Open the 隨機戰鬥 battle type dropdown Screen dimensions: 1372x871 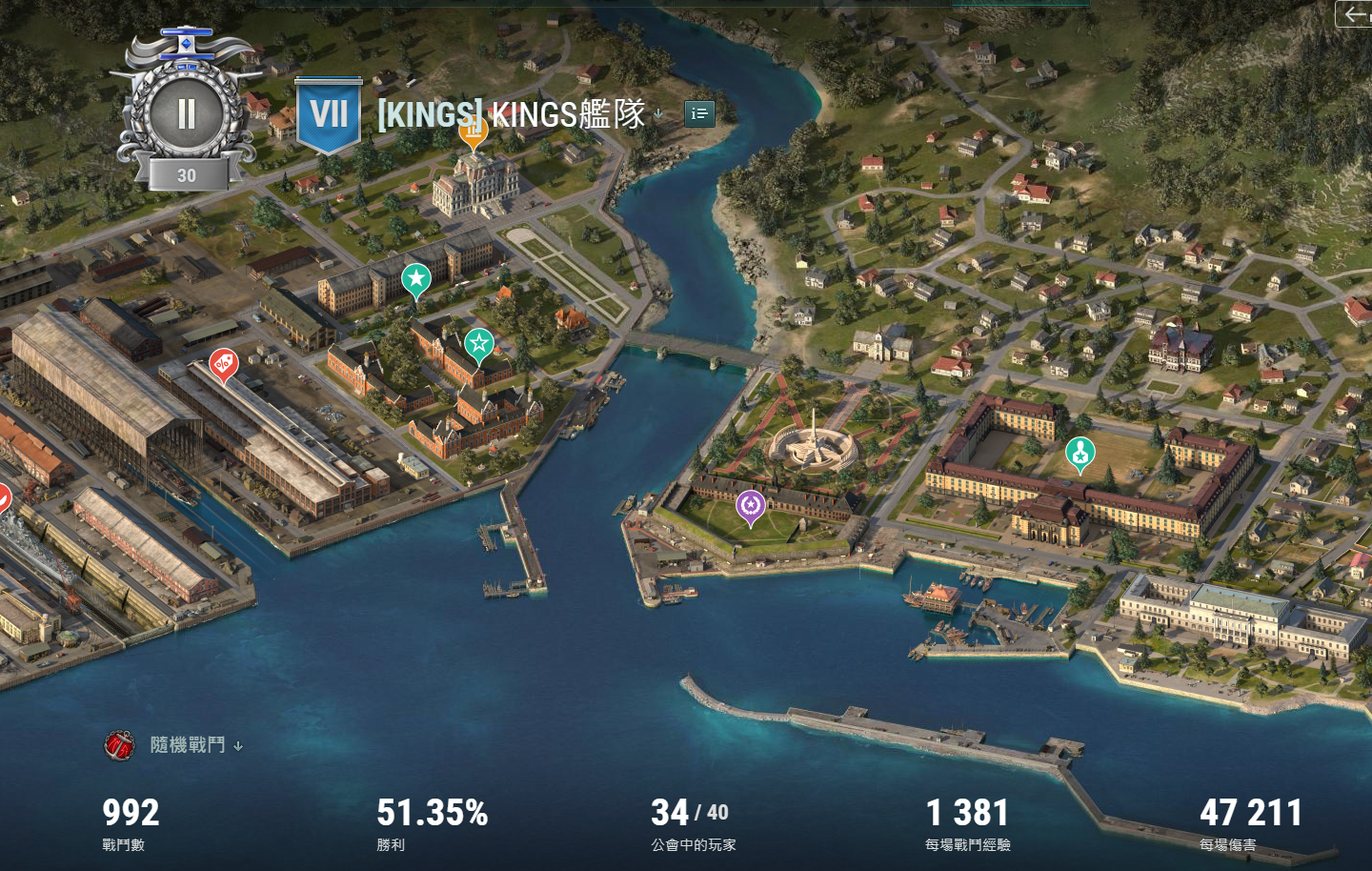click(x=238, y=746)
